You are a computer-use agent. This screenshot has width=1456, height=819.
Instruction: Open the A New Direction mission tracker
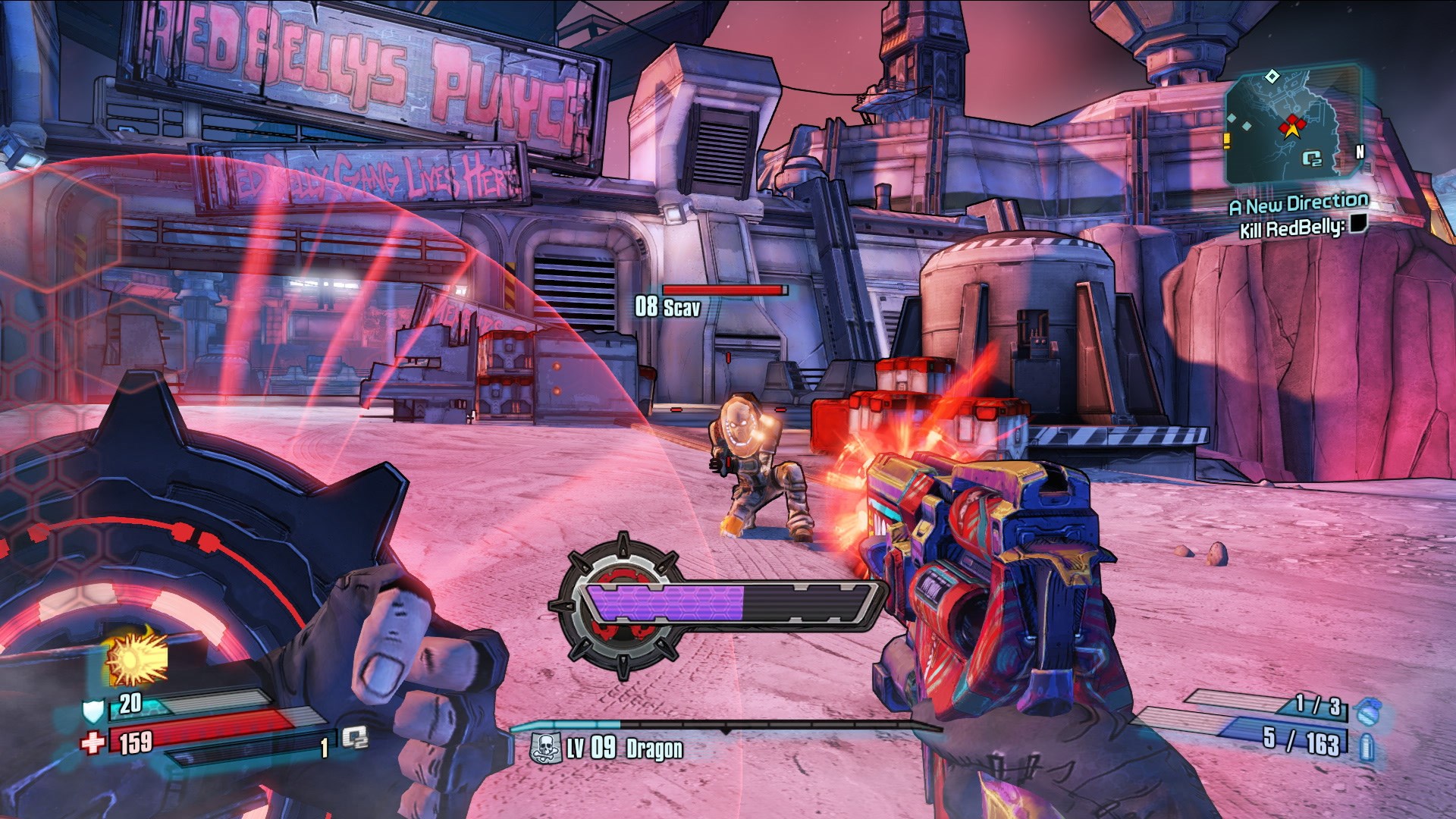point(1299,202)
